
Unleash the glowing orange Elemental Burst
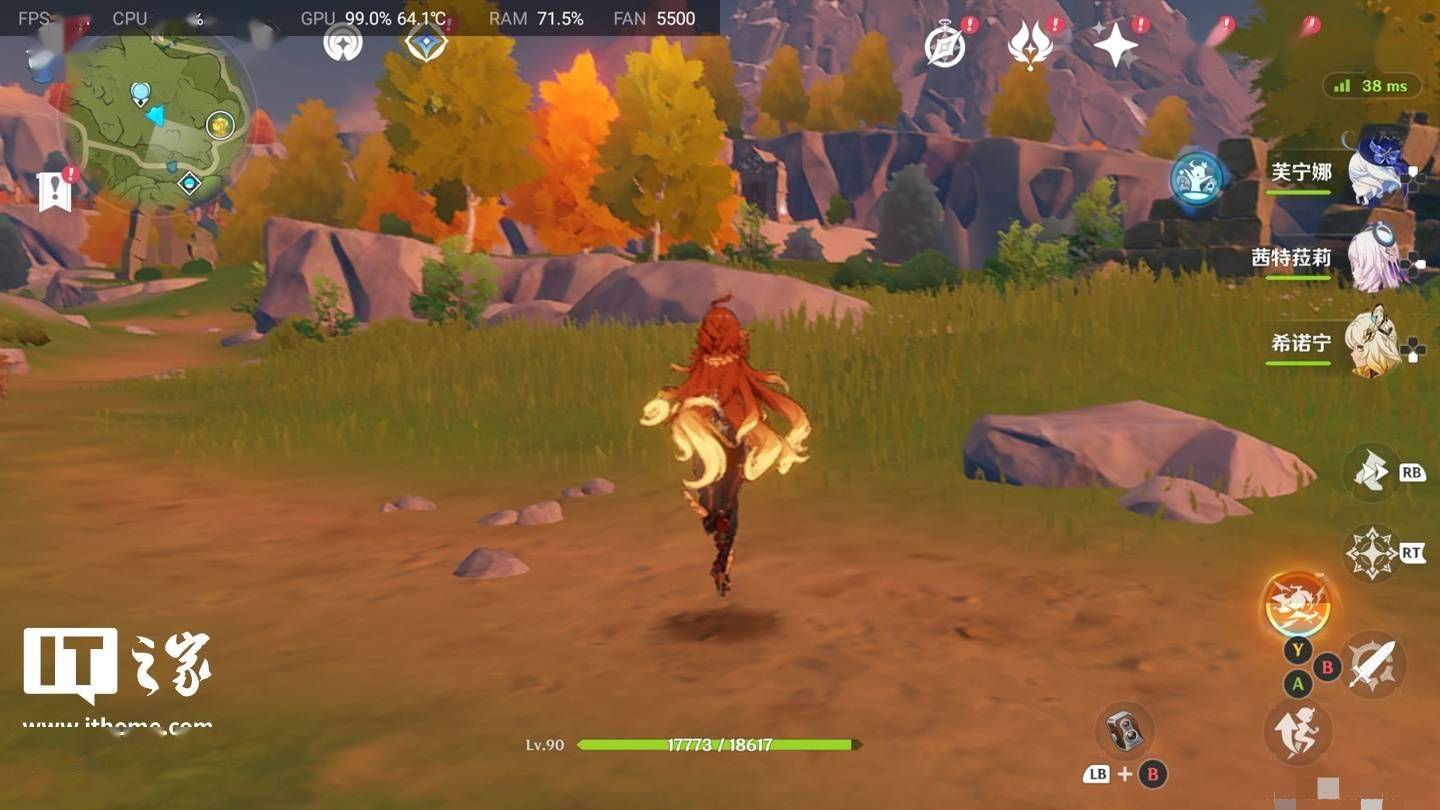tap(1296, 605)
